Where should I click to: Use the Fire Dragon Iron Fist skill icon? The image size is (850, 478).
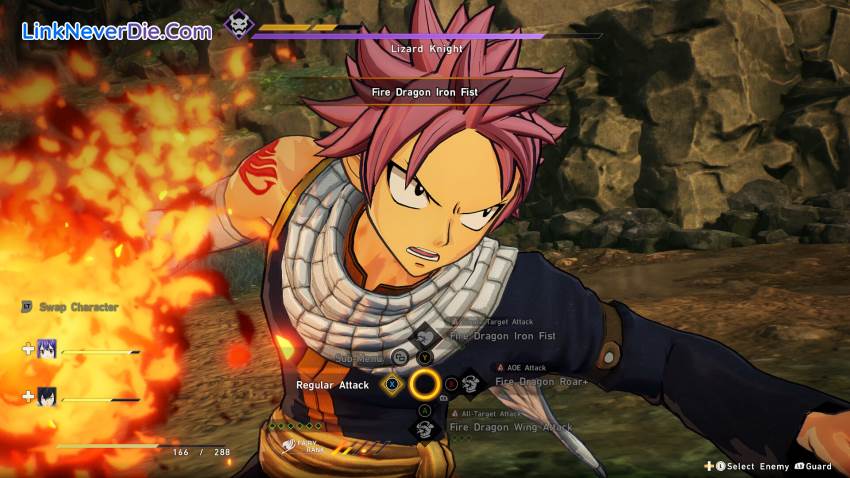point(426,337)
